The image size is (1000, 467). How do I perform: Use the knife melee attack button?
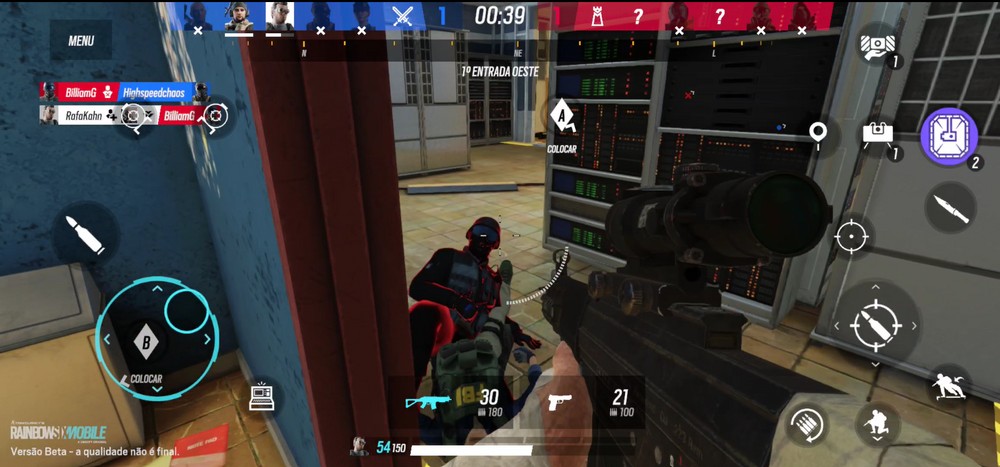point(950,207)
